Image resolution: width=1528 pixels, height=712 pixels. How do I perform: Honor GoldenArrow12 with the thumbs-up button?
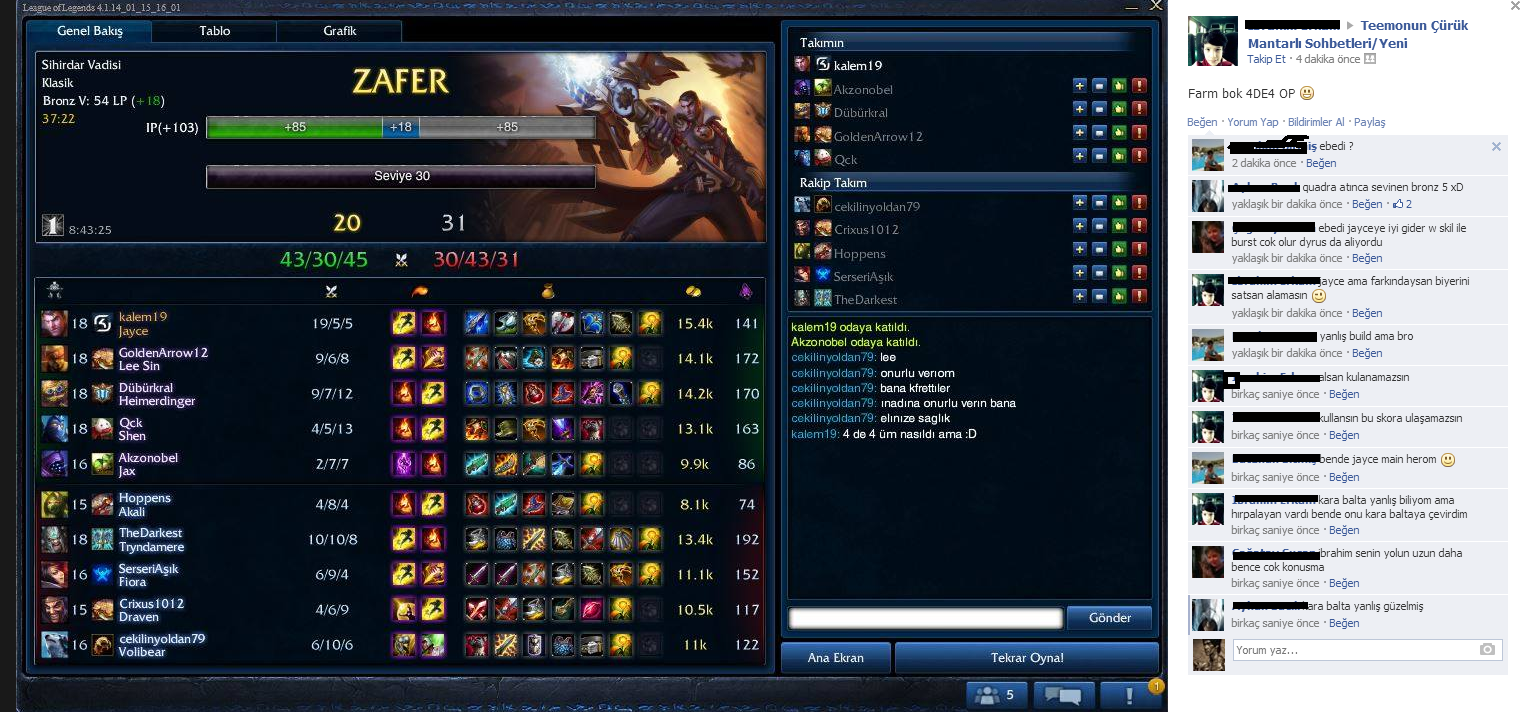[x=1119, y=132]
